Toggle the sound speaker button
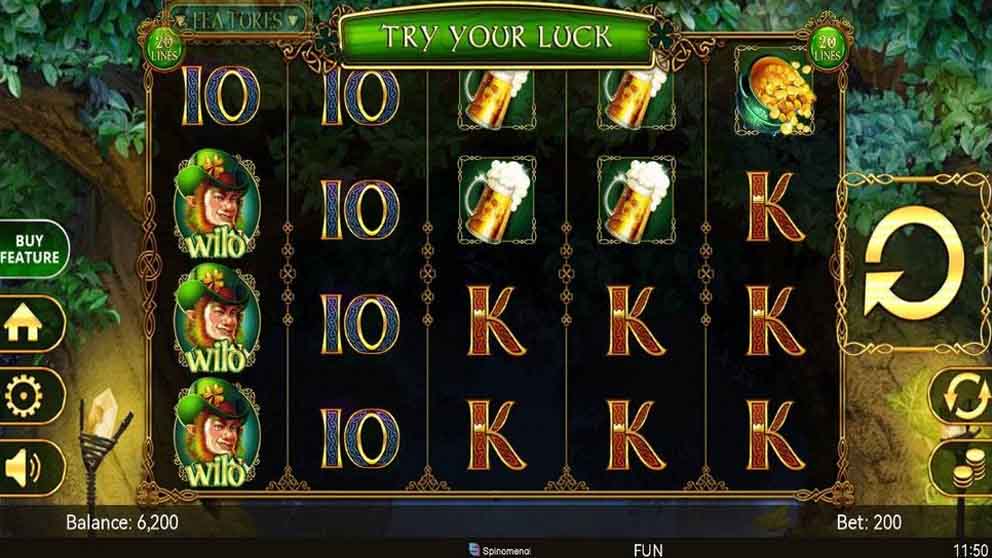This screenshot has height=558, width=992. (x=24, y=467)
